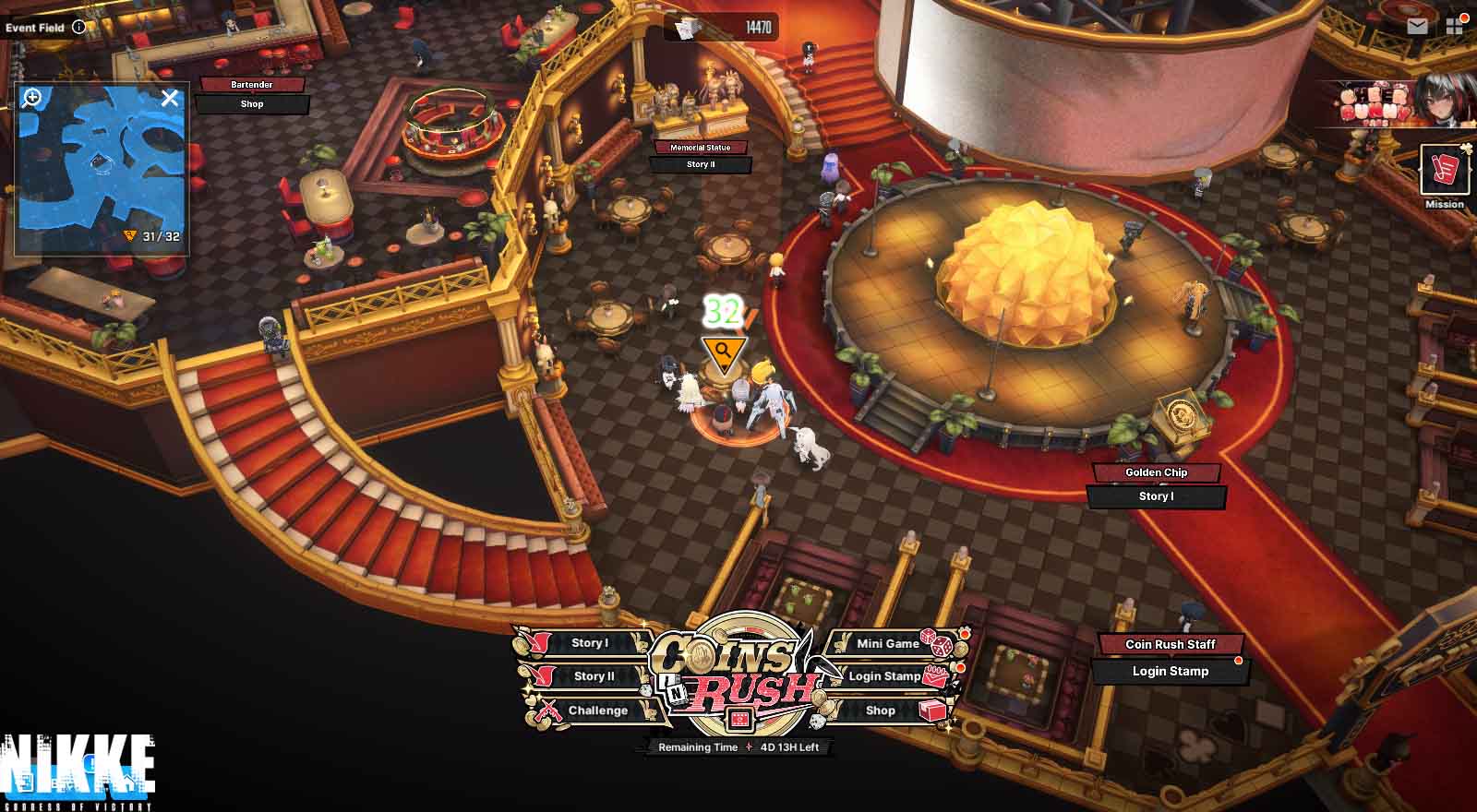Tap the orange magnifier search marker
The height and width of the screenshot is (812, 1477).
click(724, 352)
